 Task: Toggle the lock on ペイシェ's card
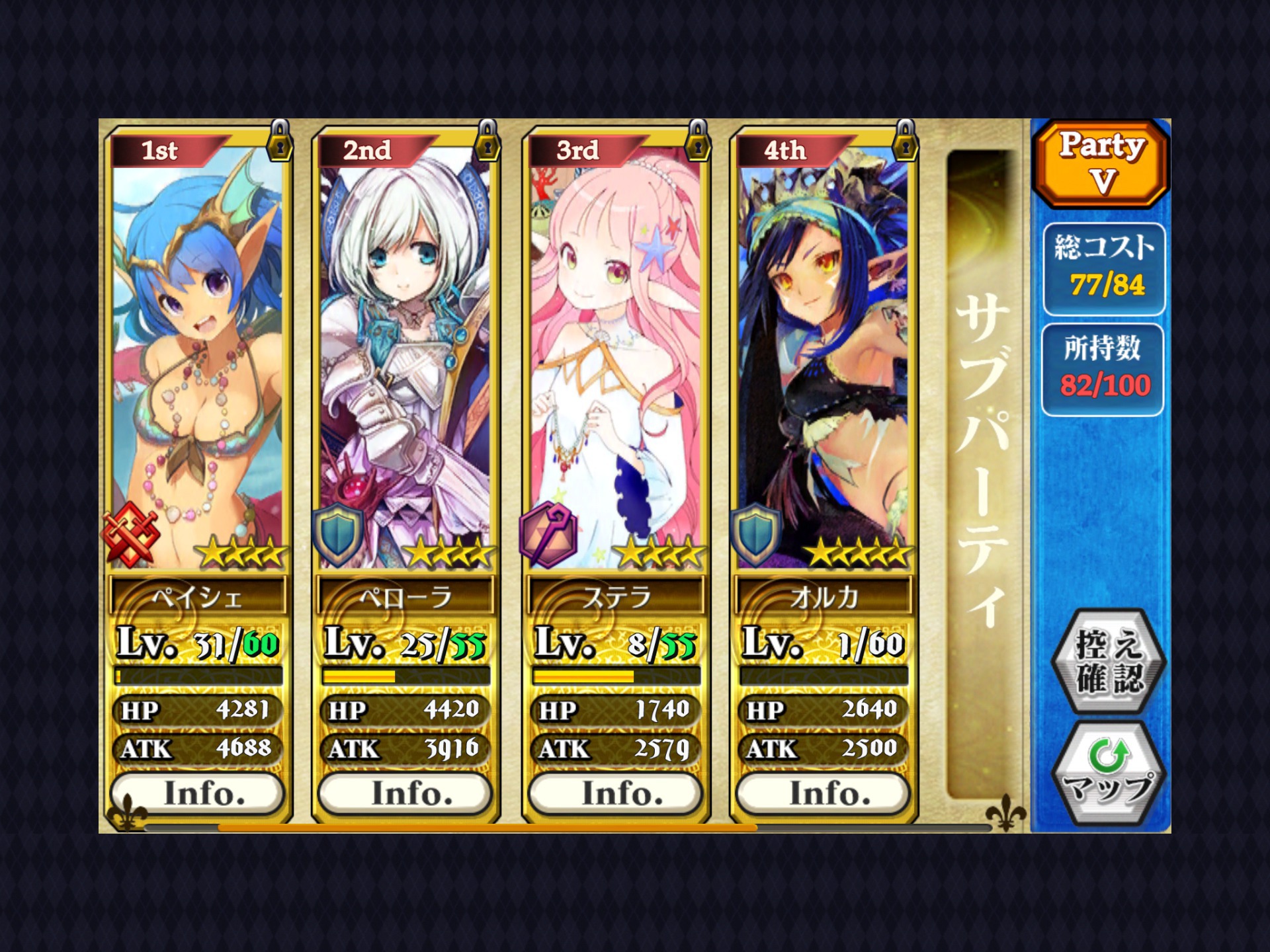[280, 141]
